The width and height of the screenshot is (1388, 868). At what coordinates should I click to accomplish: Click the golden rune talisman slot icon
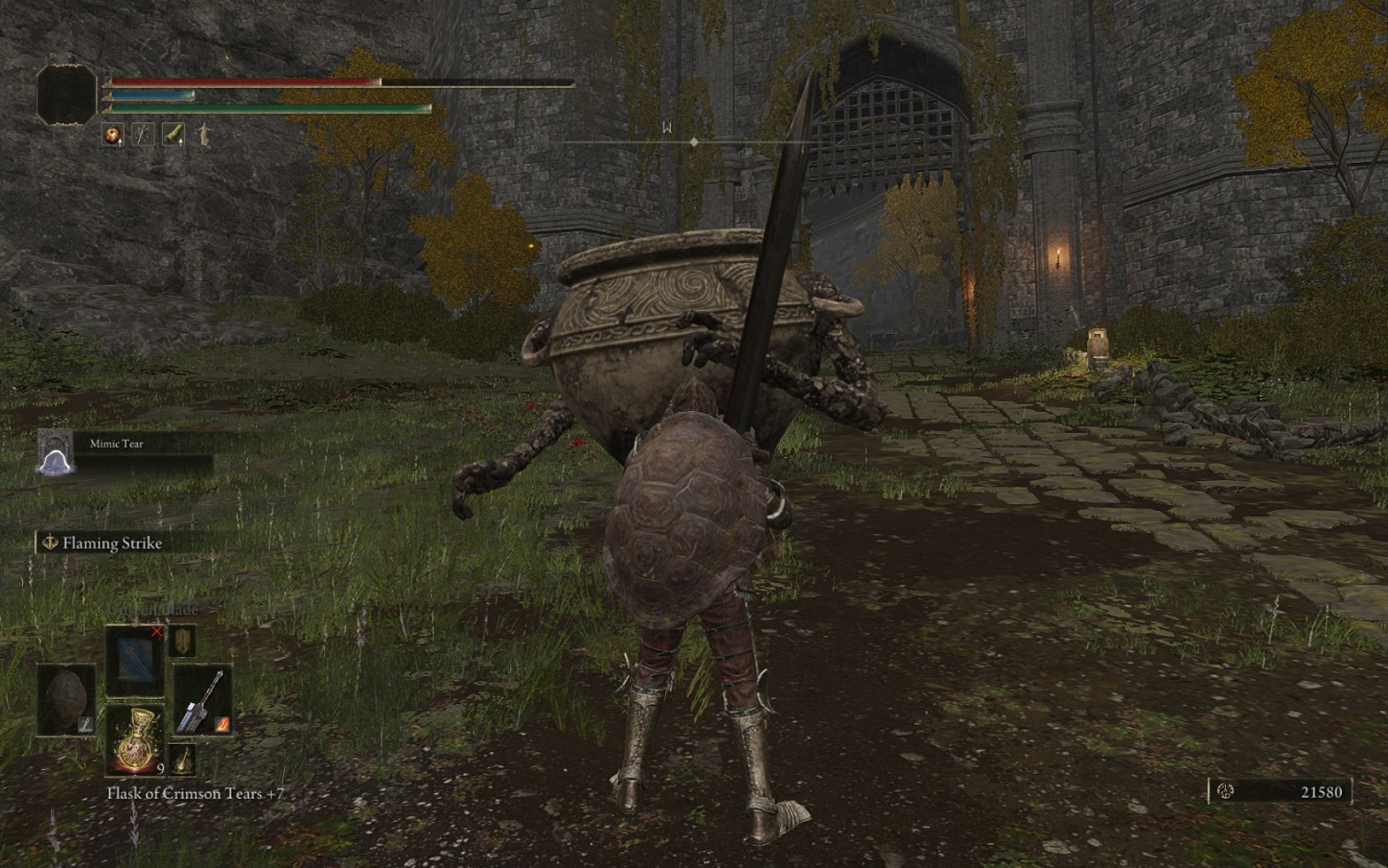tap(182, 760)
